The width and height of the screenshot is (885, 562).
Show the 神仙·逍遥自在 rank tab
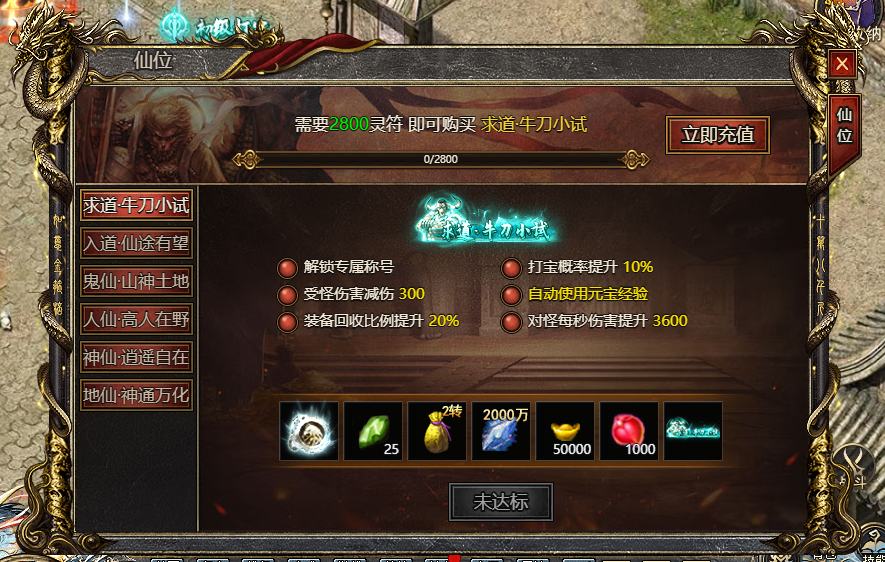[x=136, y=357]
